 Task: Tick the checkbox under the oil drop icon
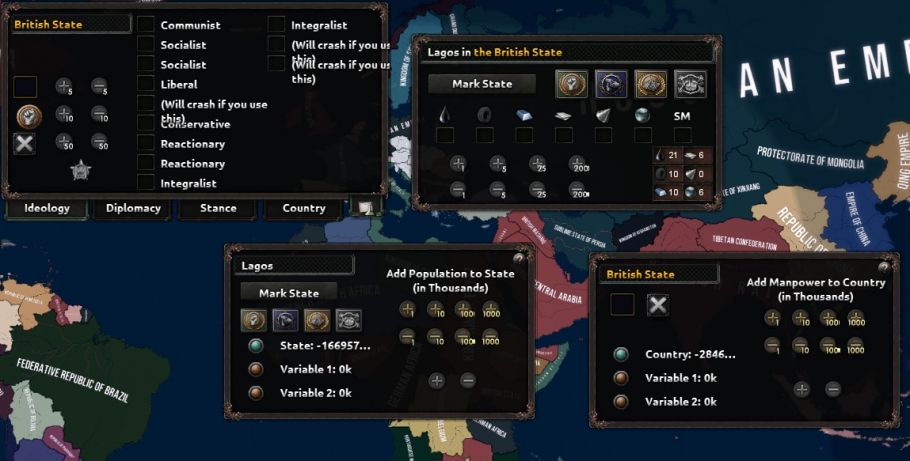click(444, 135)
